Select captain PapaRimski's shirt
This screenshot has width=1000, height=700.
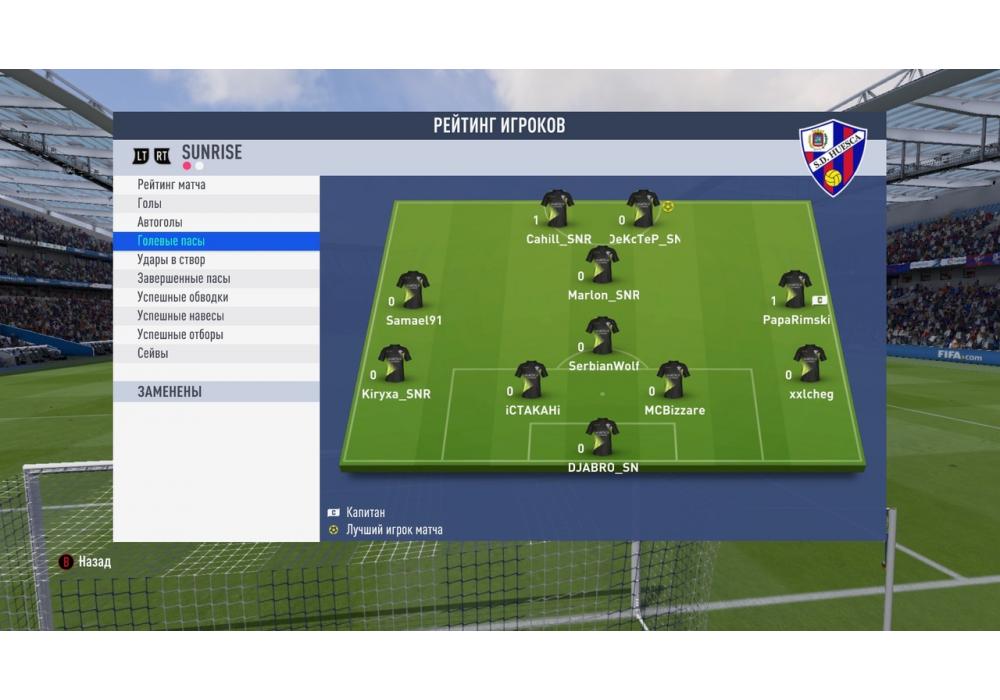(x=795, y=290)
